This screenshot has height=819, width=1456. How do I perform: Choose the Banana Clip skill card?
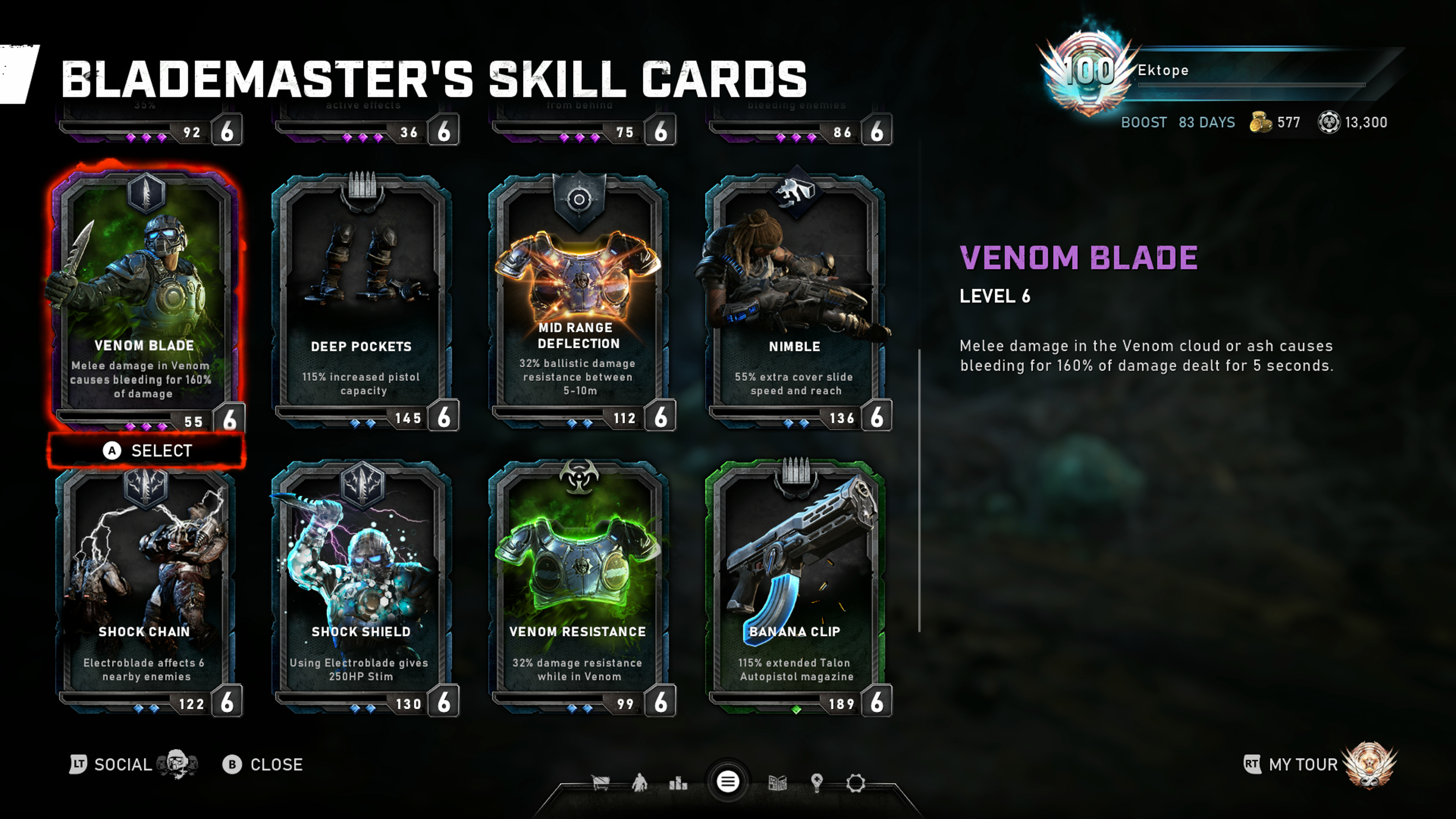click(795, 588)
